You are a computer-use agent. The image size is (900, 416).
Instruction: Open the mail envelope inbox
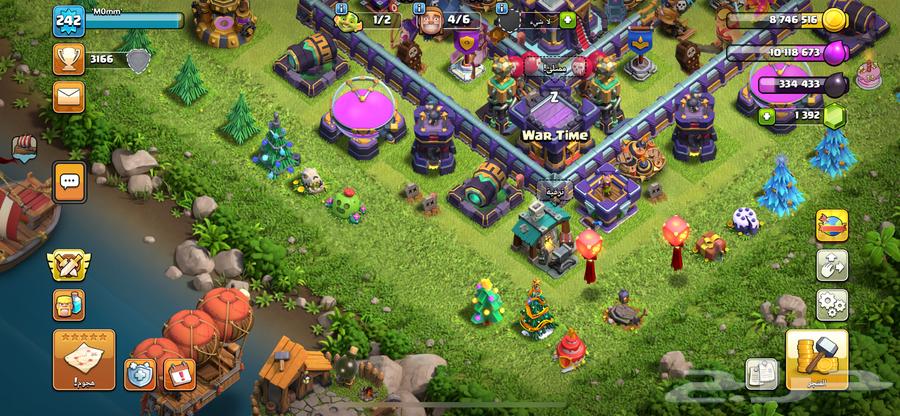[x=69, y=96]
